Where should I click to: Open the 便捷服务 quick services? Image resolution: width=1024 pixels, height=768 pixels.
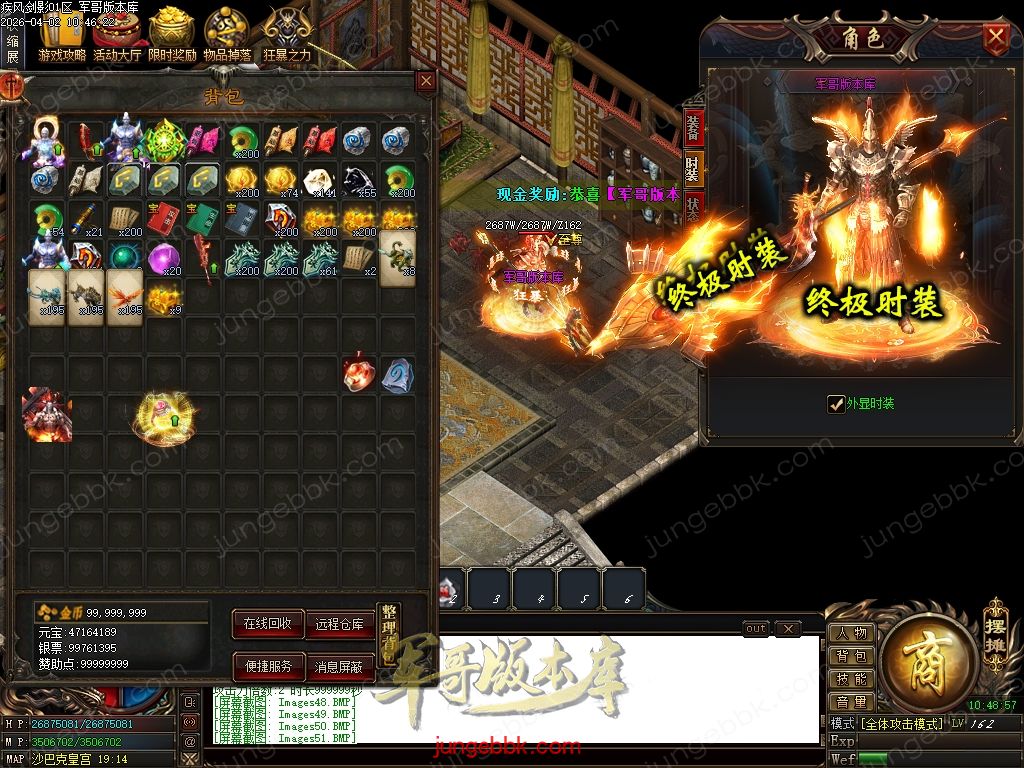[267, 666]
